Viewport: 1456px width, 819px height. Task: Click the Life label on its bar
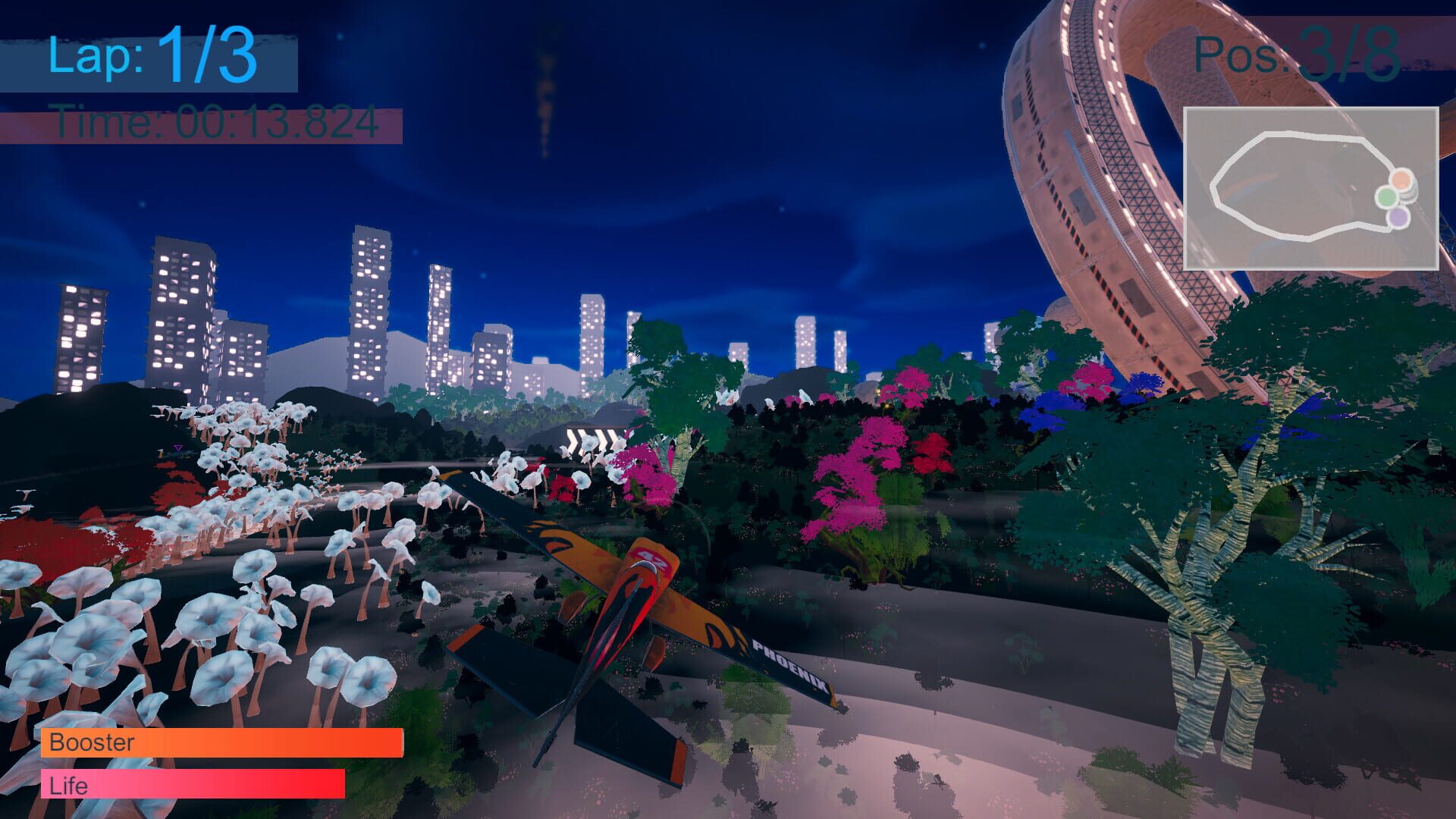(67, 786)
